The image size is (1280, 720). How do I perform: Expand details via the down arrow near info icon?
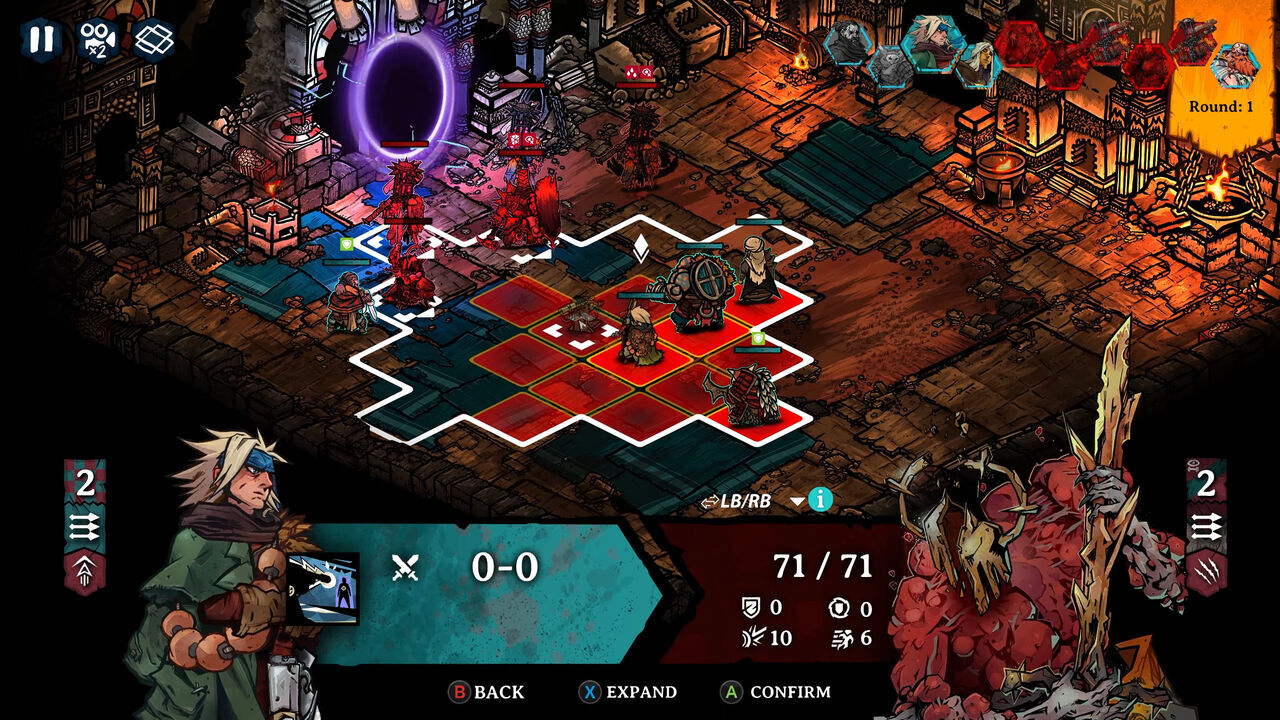797,500
